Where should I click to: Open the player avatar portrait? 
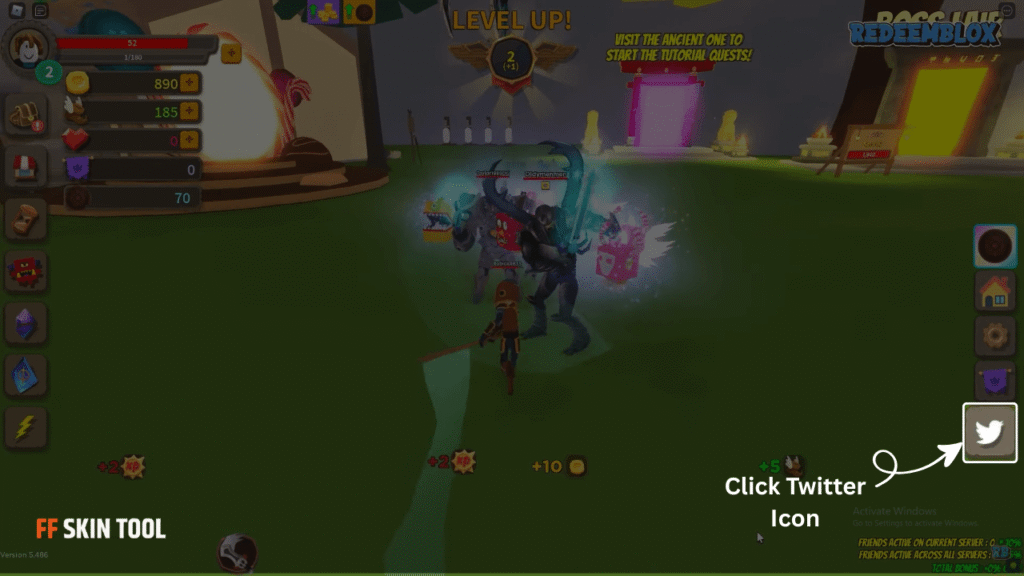(x=27, y=45)
